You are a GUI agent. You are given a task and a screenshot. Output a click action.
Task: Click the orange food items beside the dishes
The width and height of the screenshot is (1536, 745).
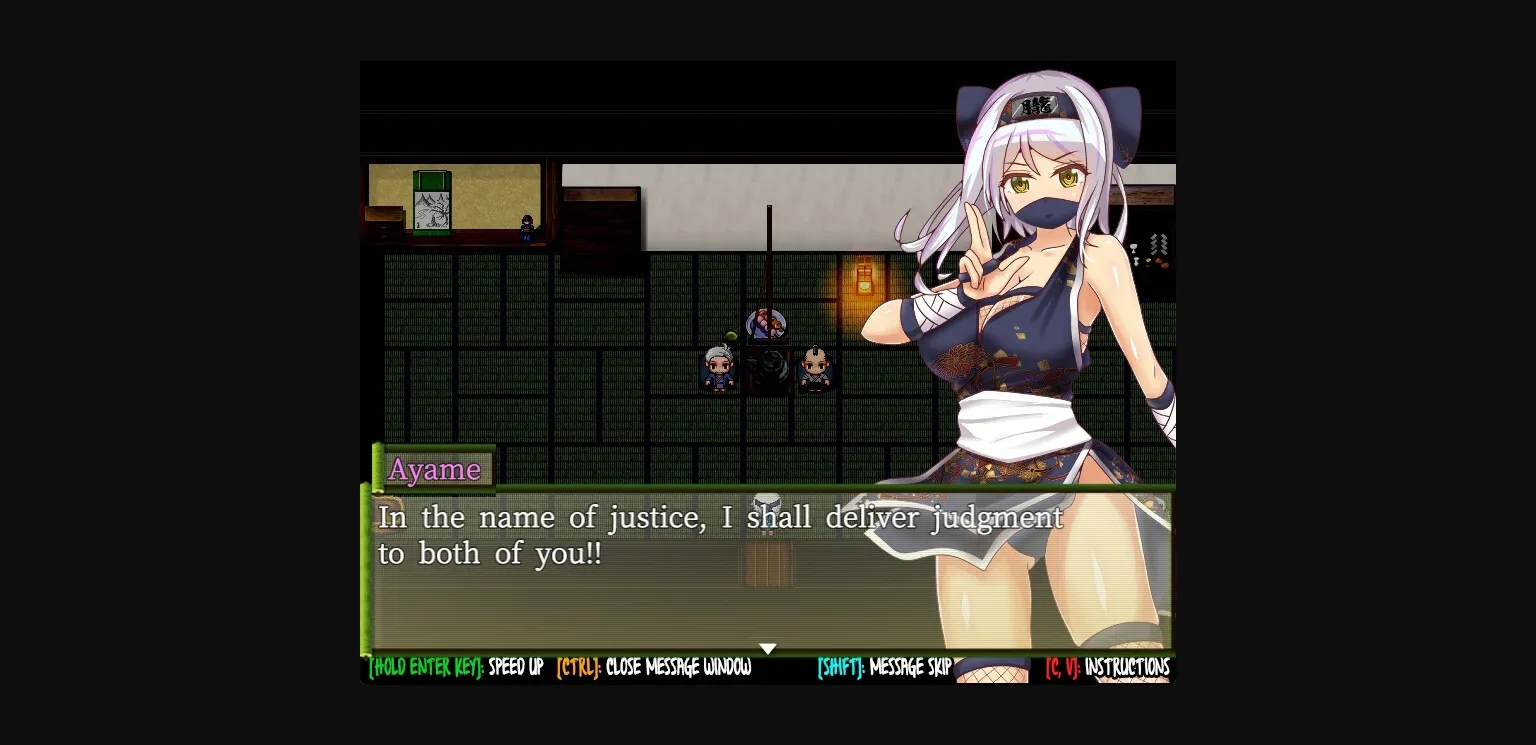pos(1163,263)
